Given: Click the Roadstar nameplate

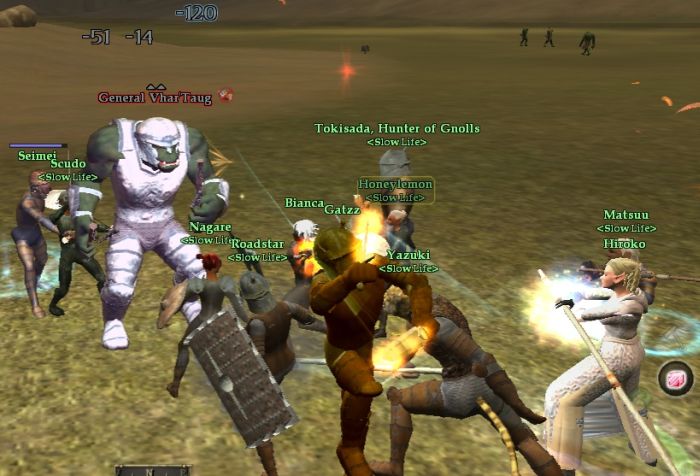Looking at the screenshot, I should (x=257, y=244).
